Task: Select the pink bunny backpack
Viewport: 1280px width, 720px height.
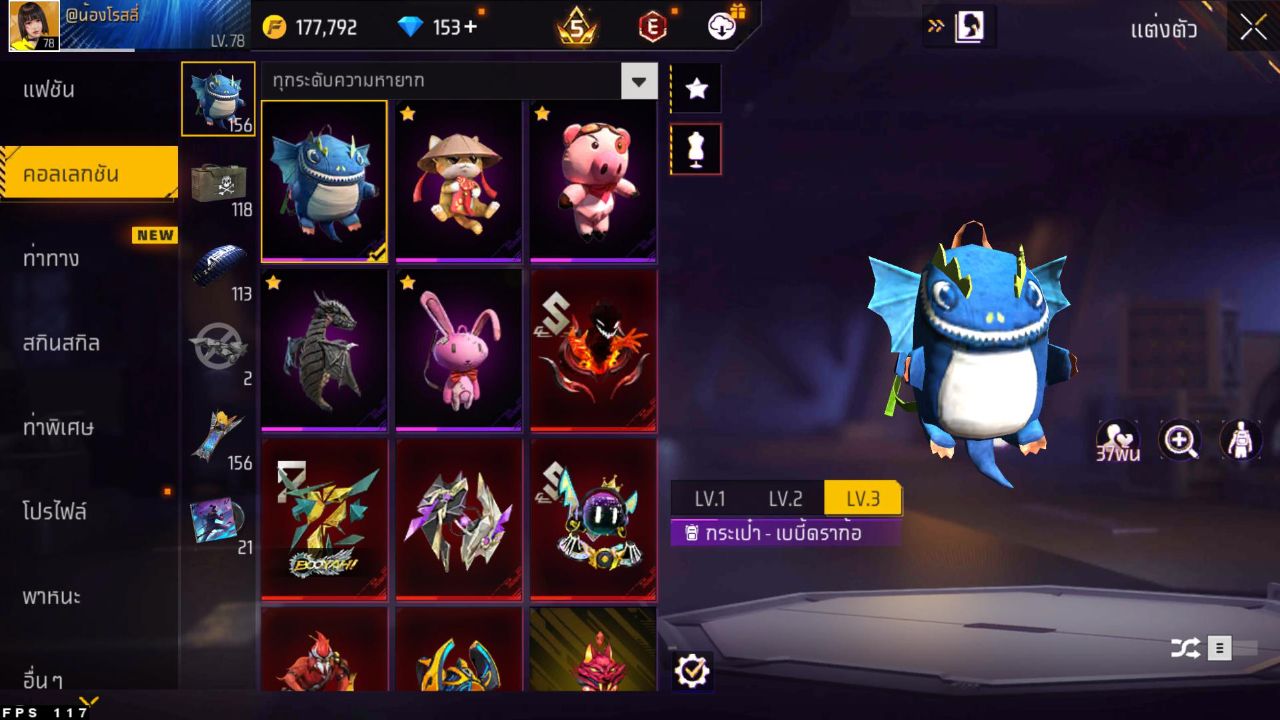Action: pos(459,349)
